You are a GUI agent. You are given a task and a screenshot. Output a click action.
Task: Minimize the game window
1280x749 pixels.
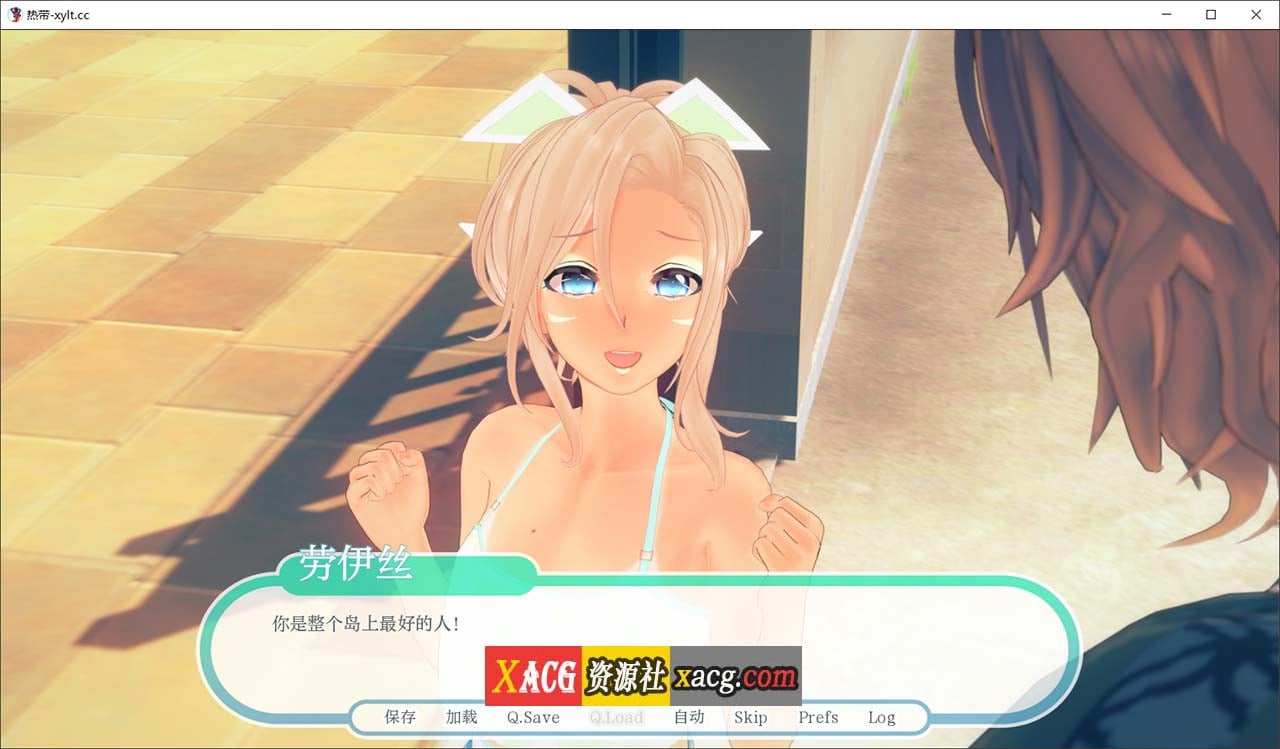coord(1166,15)
